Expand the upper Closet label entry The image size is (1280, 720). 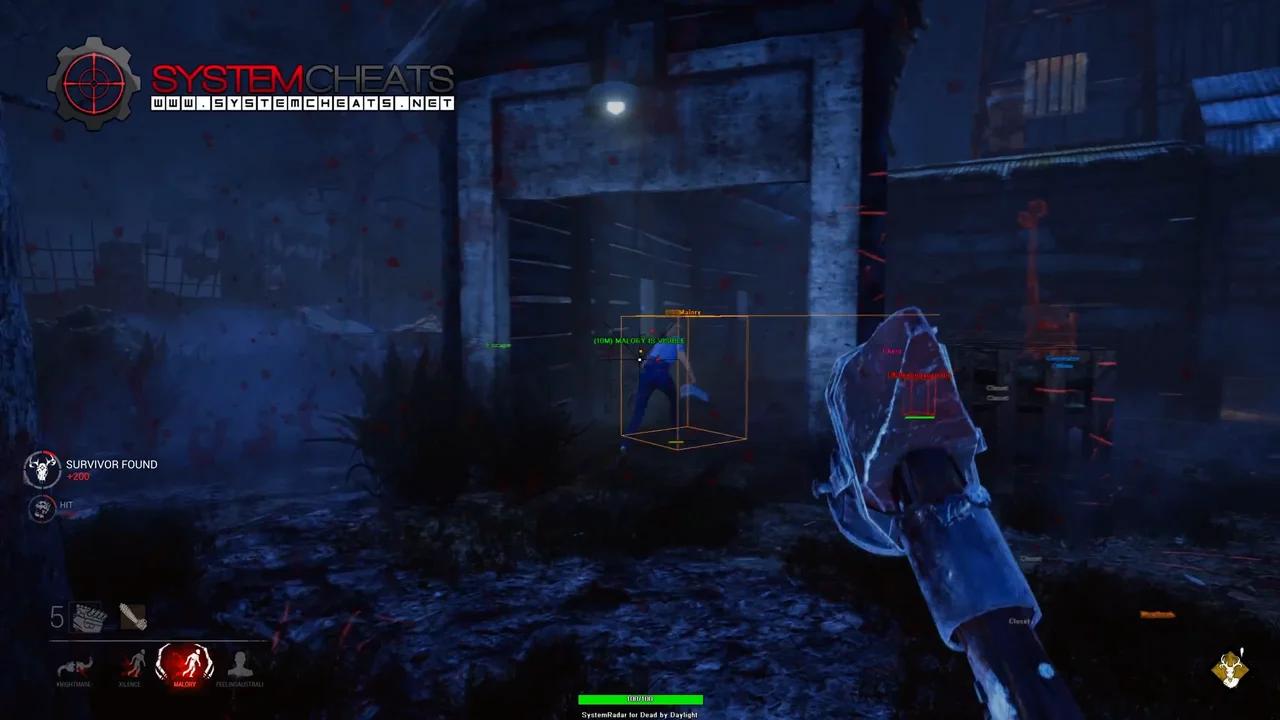pyautogui.click(x=997, y=388)
